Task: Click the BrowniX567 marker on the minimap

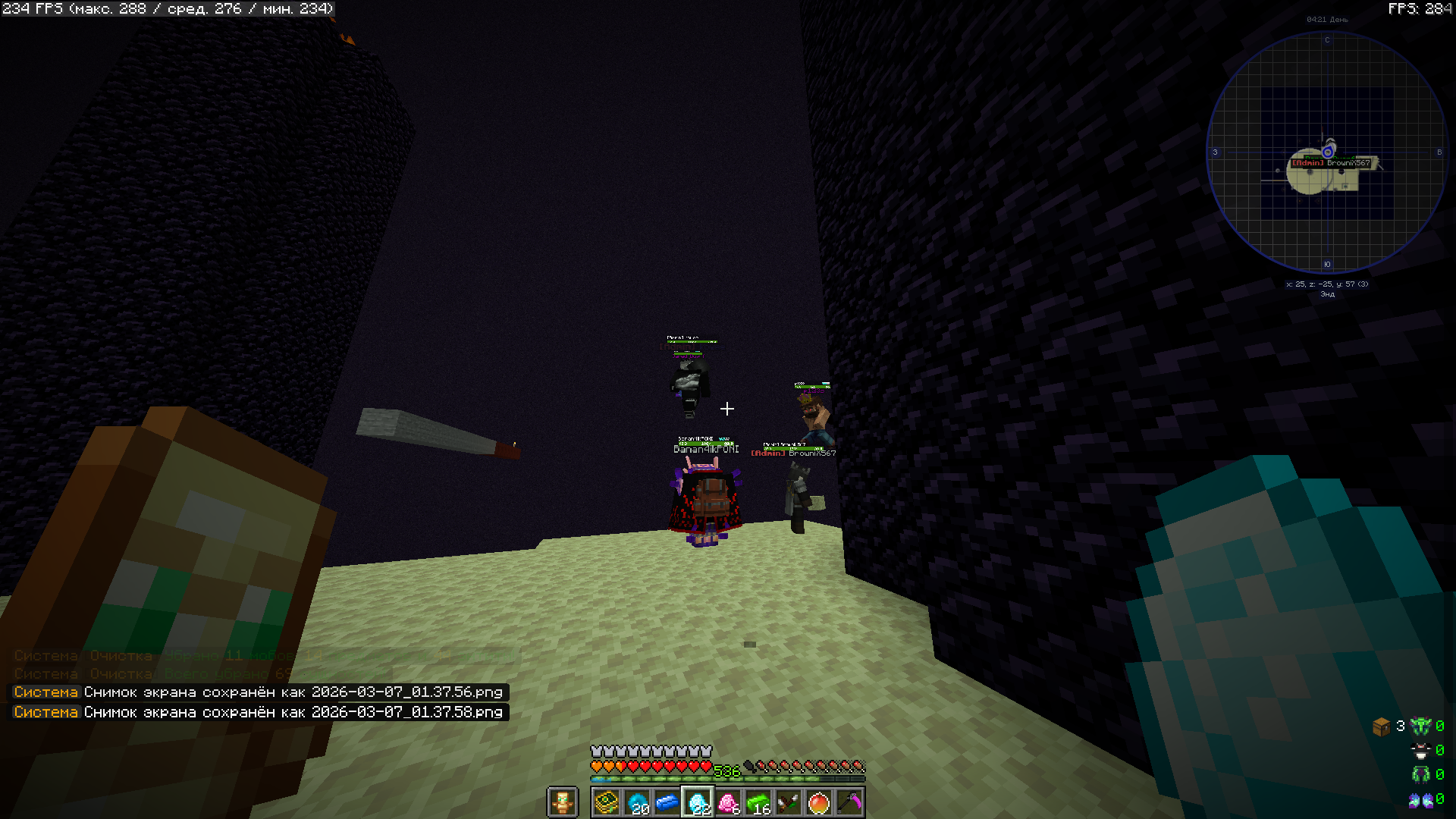Action: (x=1331, y=163)
